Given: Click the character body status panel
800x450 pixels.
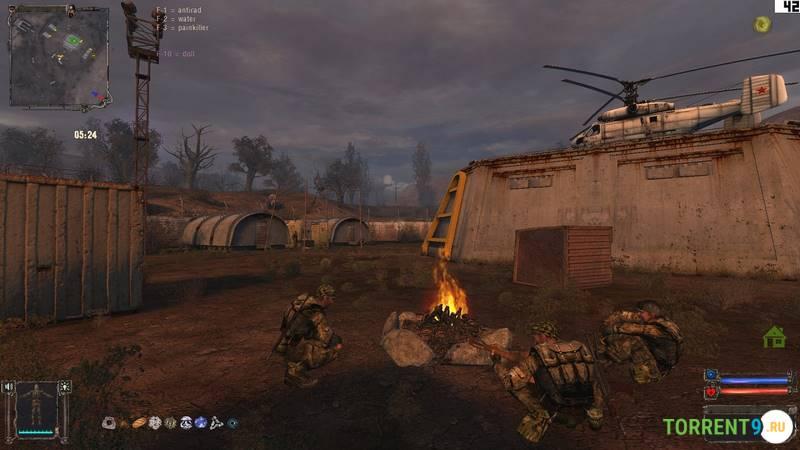Looking at the screenshot, I should [x=39, y=409].
